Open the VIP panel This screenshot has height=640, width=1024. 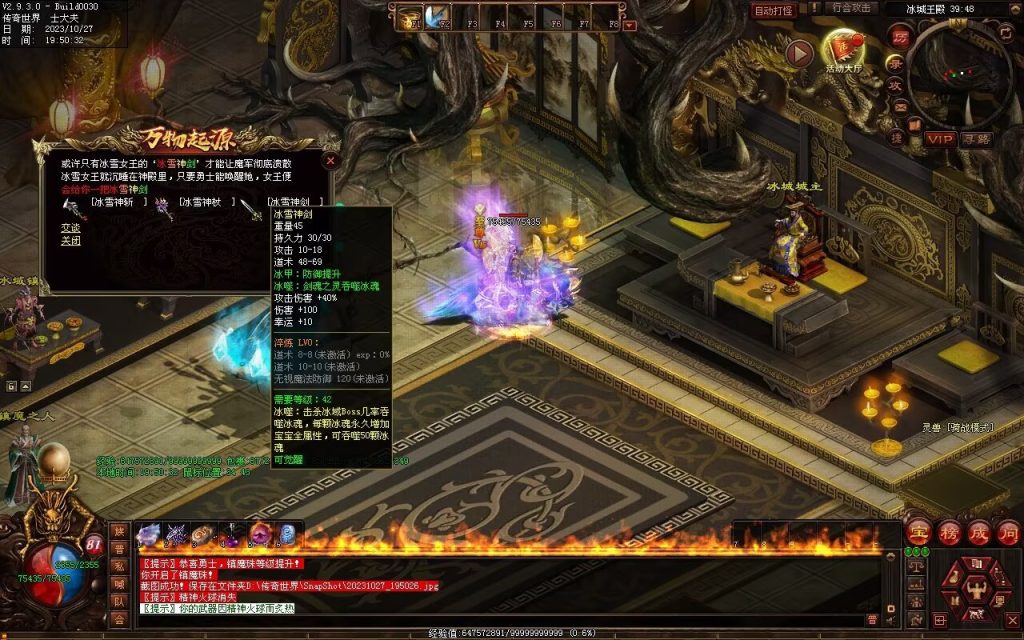(x=939, y=138)
